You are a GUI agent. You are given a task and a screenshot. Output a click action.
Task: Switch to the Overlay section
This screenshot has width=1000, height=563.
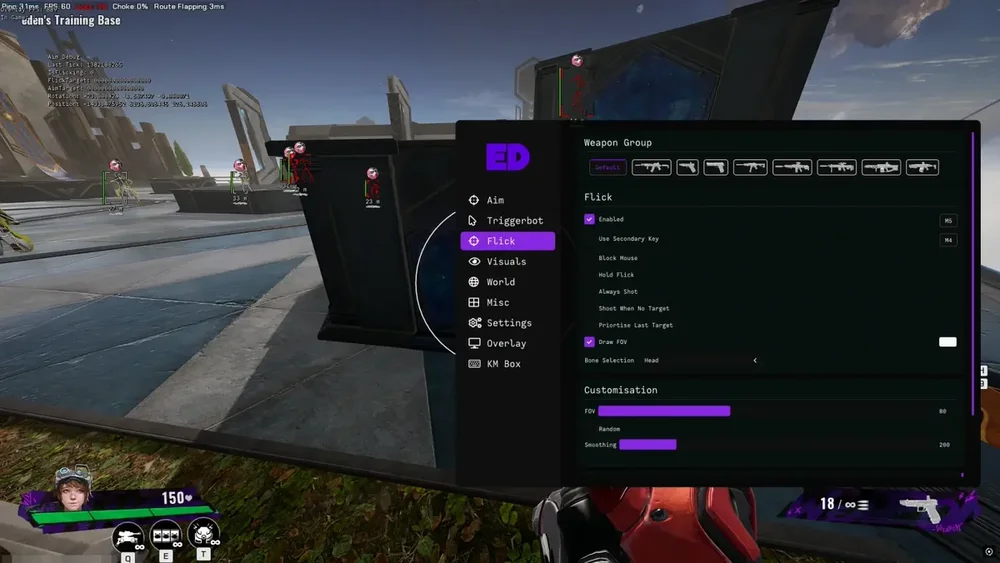point(505,344)
